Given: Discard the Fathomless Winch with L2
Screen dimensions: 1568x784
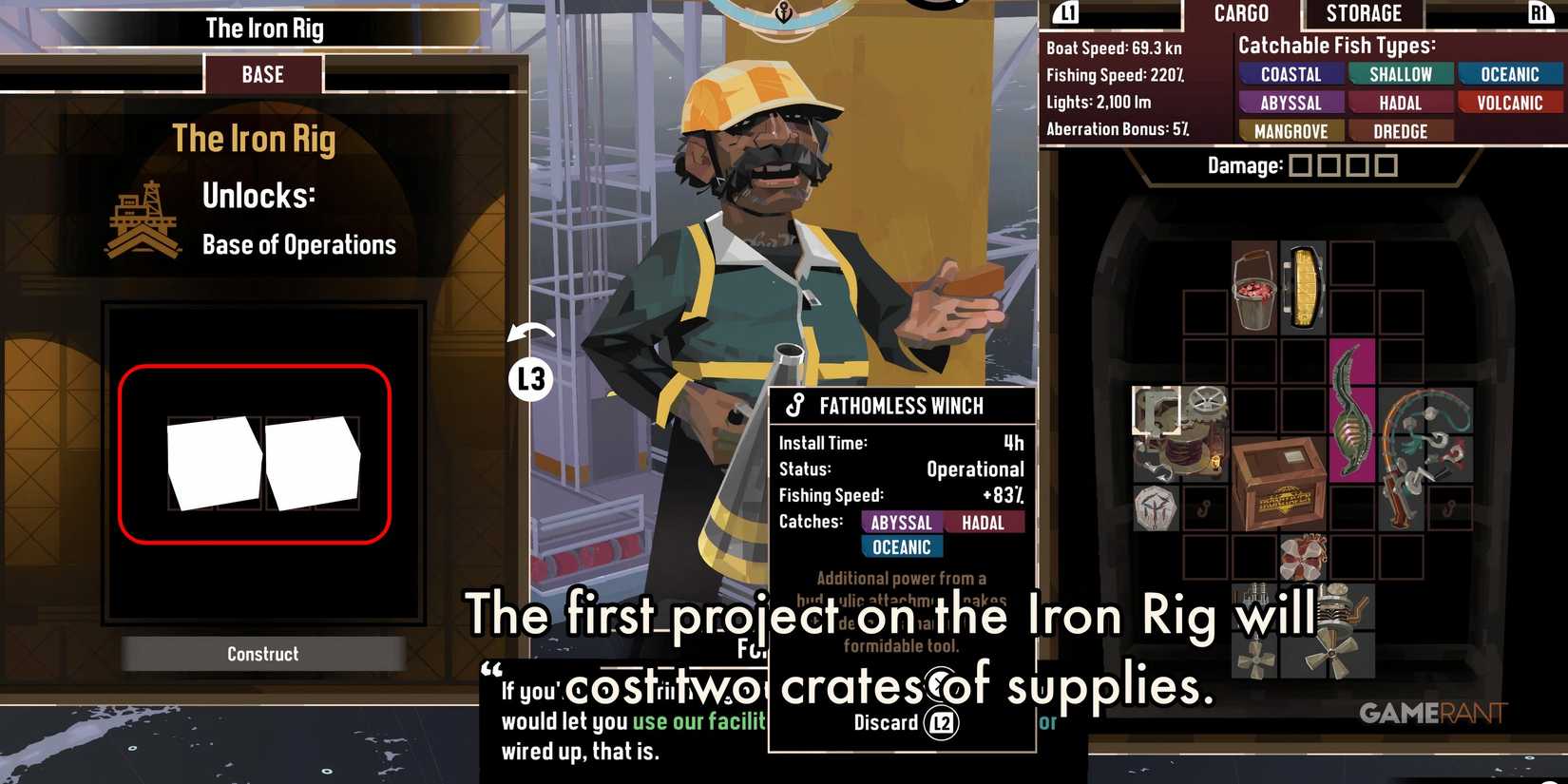Looking at the screenshot, I should (902, 722).
